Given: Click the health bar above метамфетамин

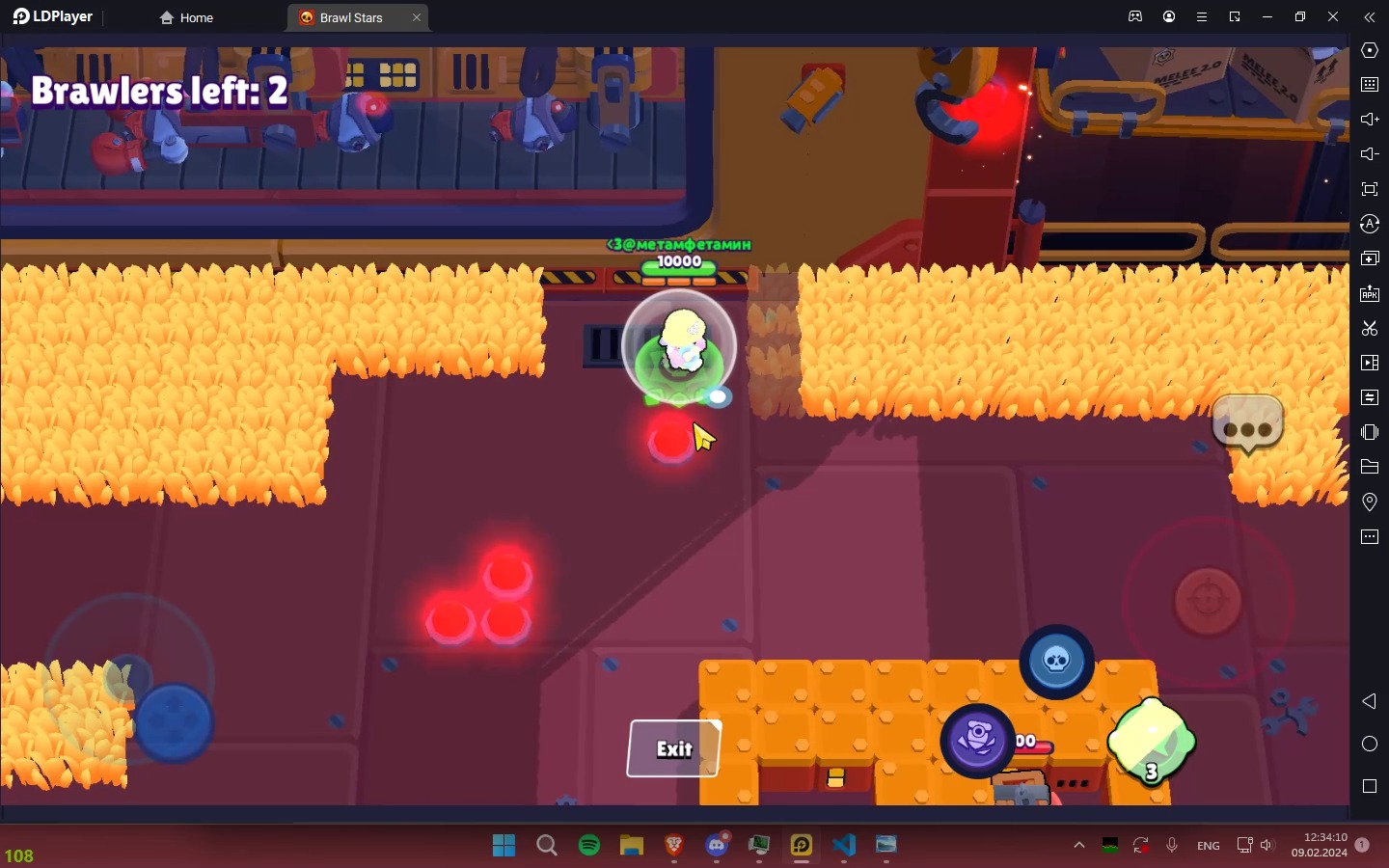Looking at the screenshot, I should point(678,271).
